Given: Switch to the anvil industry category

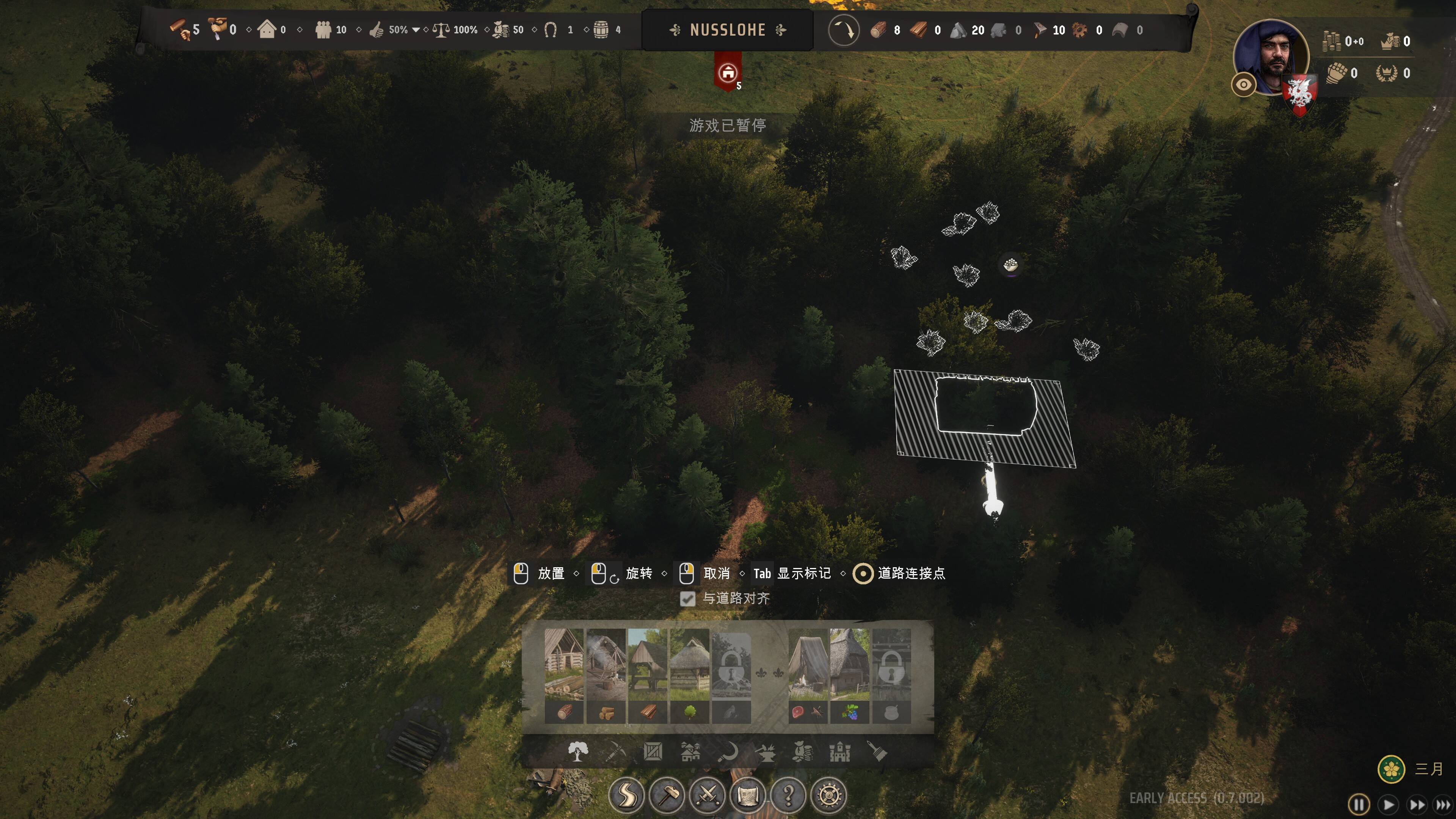Looking at the screenshot, I should tap(765, 752).
